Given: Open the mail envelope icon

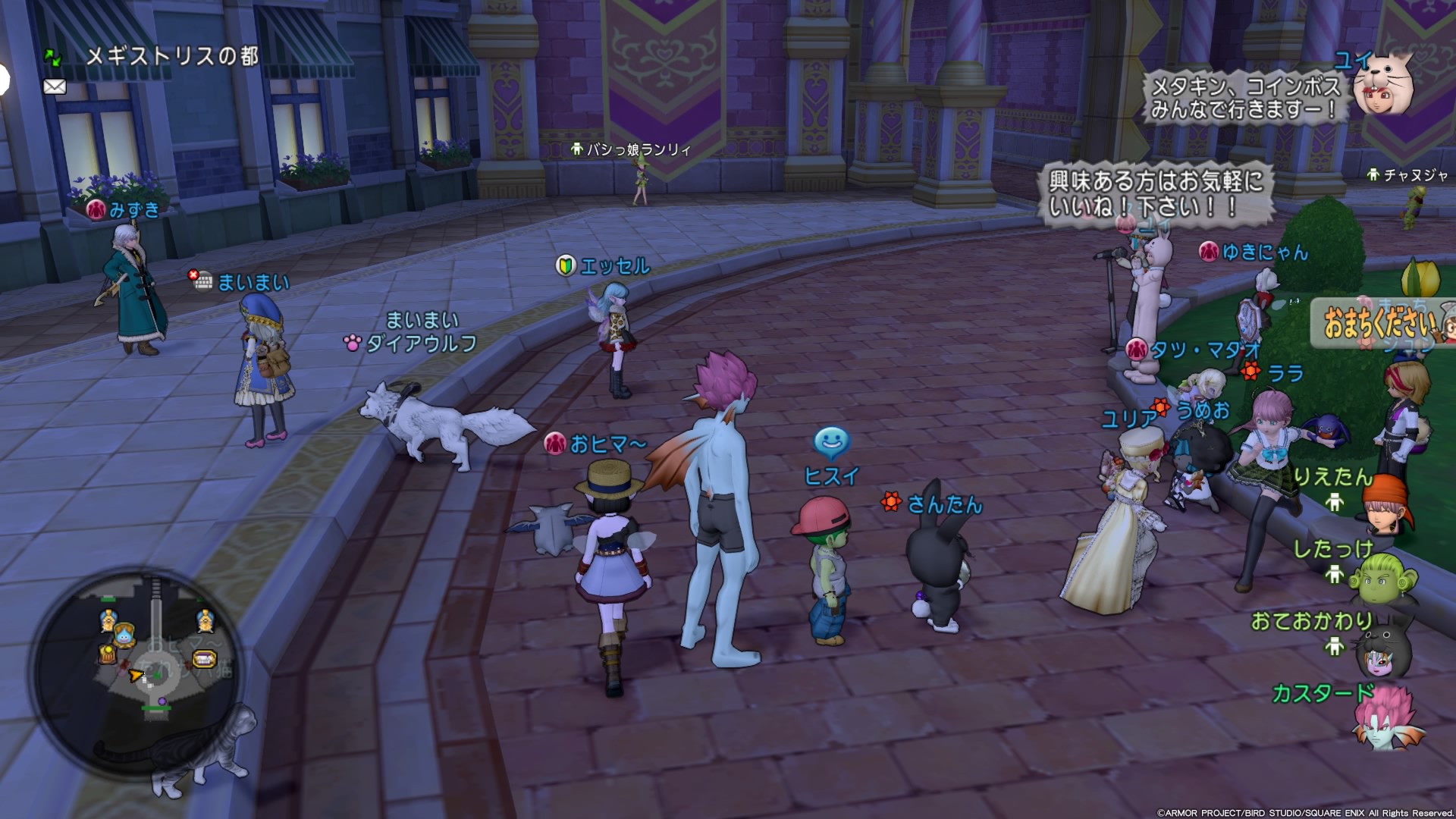Looking at the screenshot, I should [x=55, y=86].
